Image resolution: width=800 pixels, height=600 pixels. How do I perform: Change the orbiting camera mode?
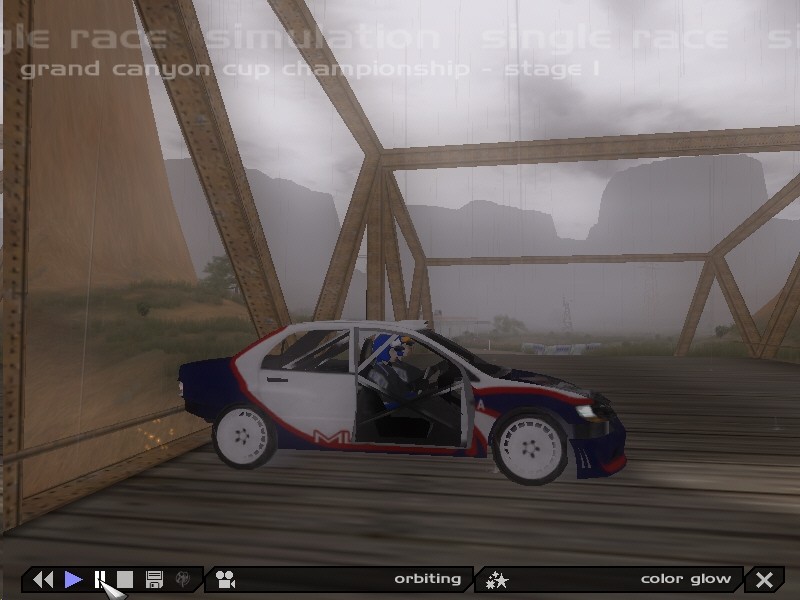click(x=340, y=579)
